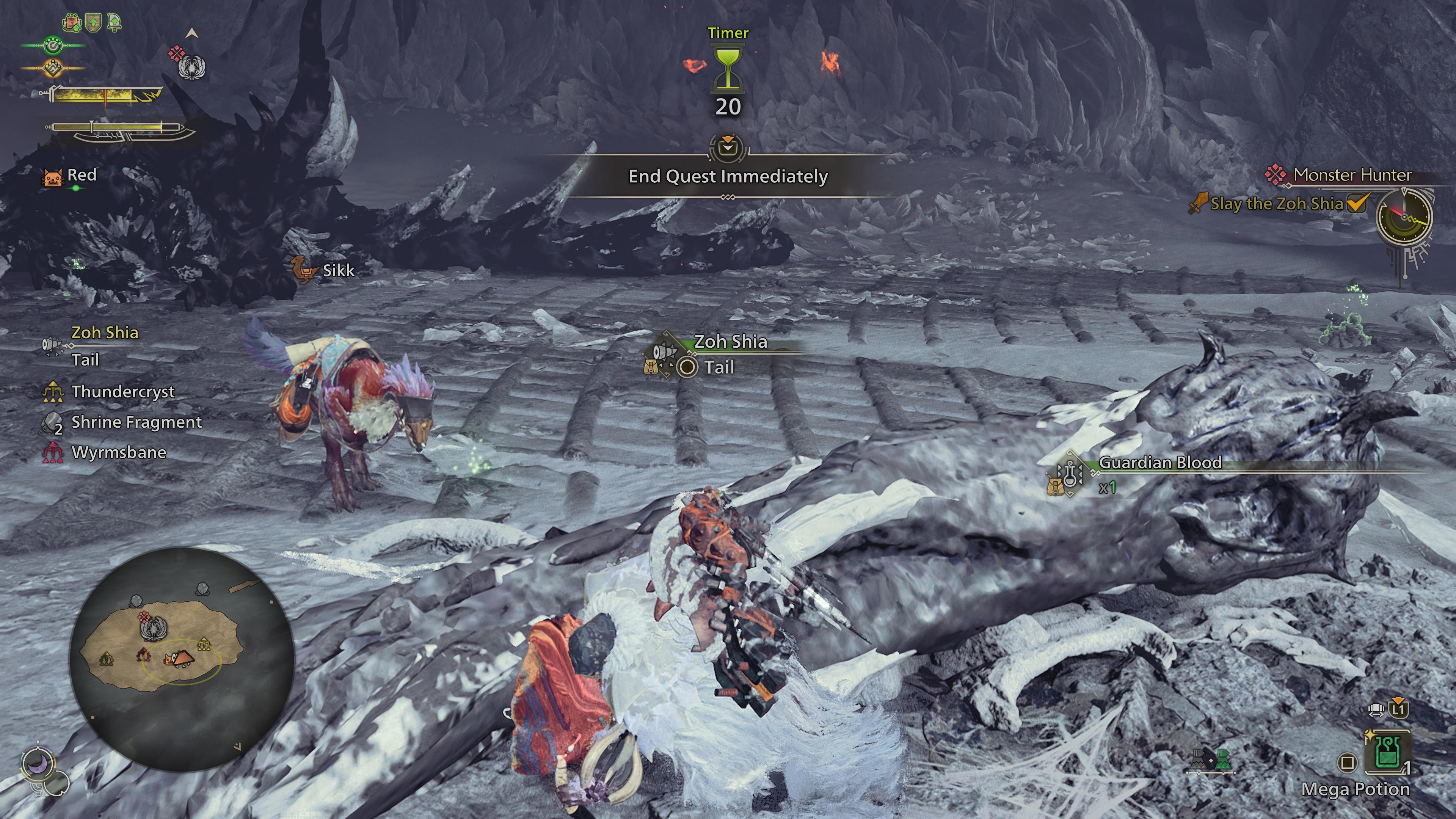This screenshot has width=1456, height=819.
Task: Click the moon time-of-day icon
Action: point(38,765)
